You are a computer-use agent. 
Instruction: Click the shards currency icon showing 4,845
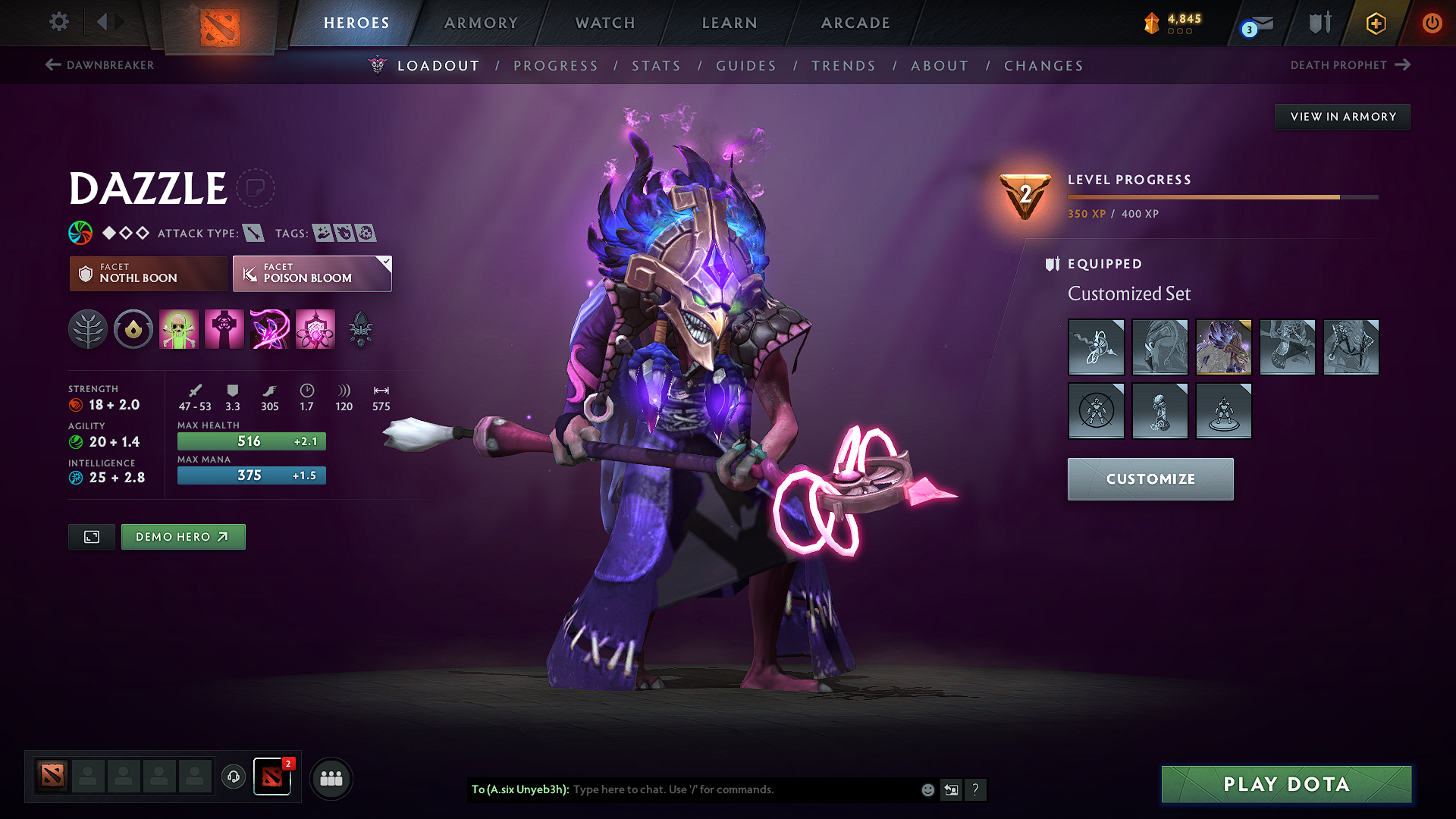pos(1152,23)
